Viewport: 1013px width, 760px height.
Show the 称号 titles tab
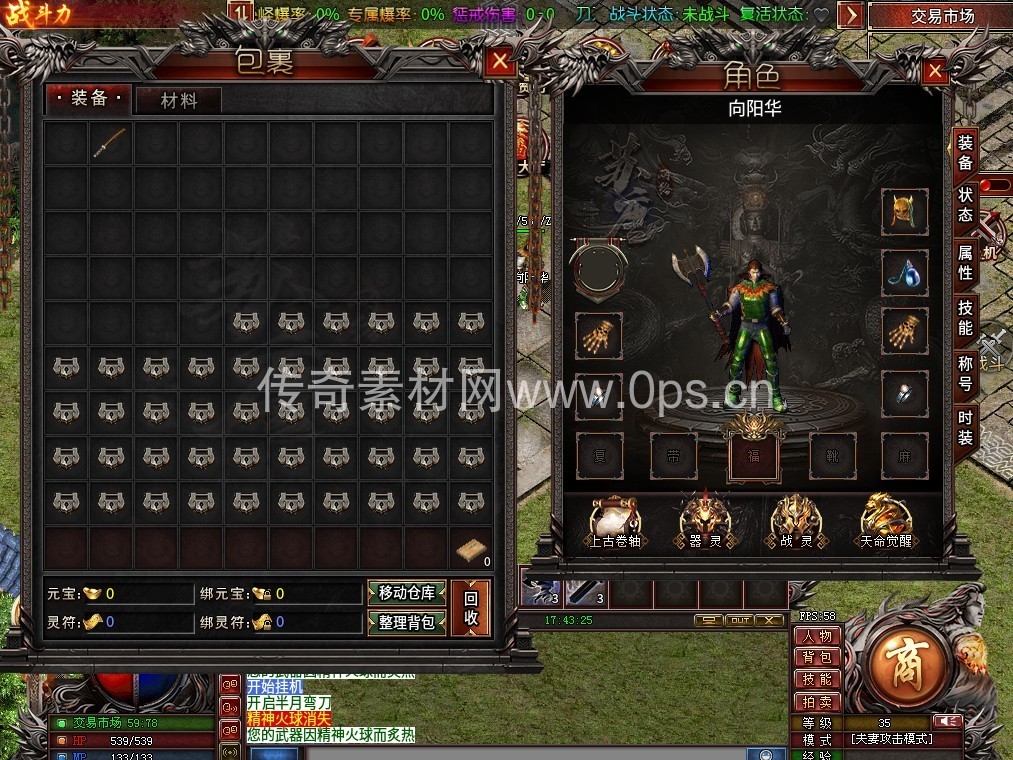click(x=965, y=371)
